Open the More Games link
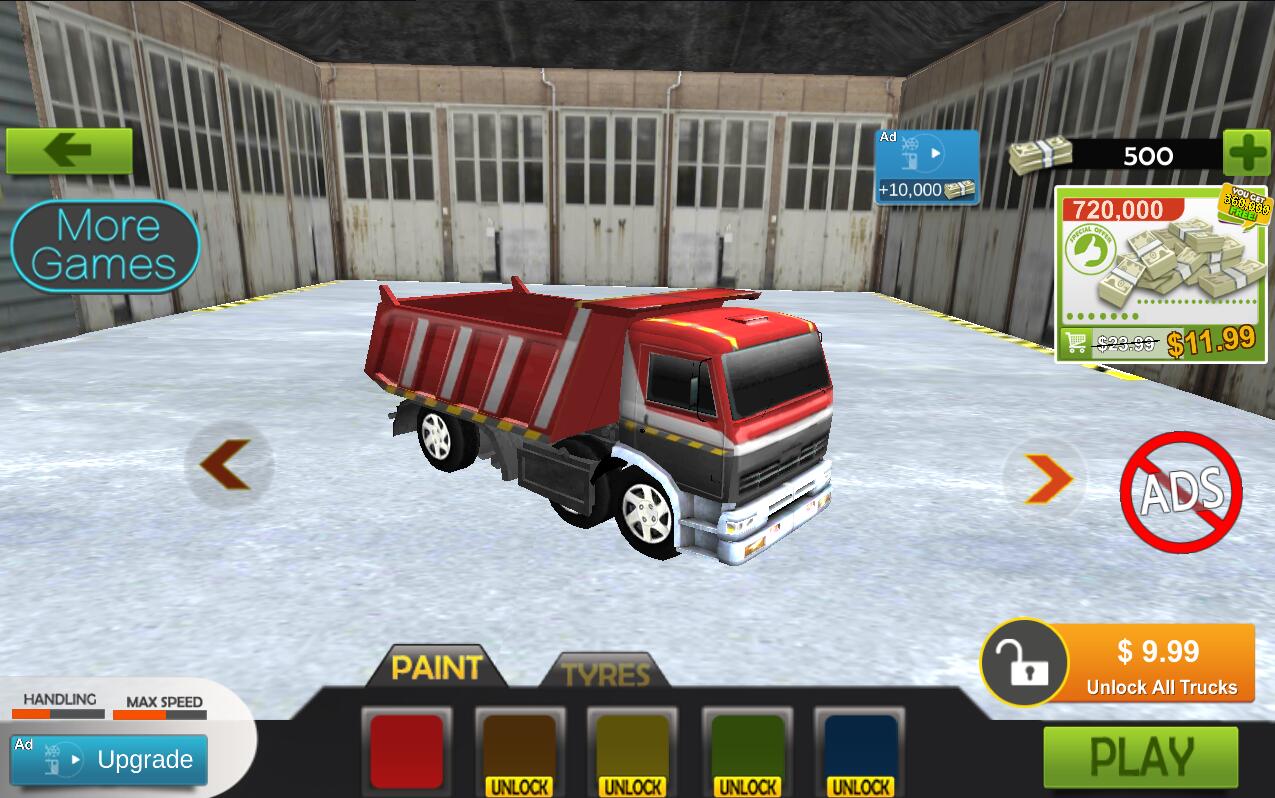The height and width of the screenshot is (798, 1275). (x=105, y=245)
